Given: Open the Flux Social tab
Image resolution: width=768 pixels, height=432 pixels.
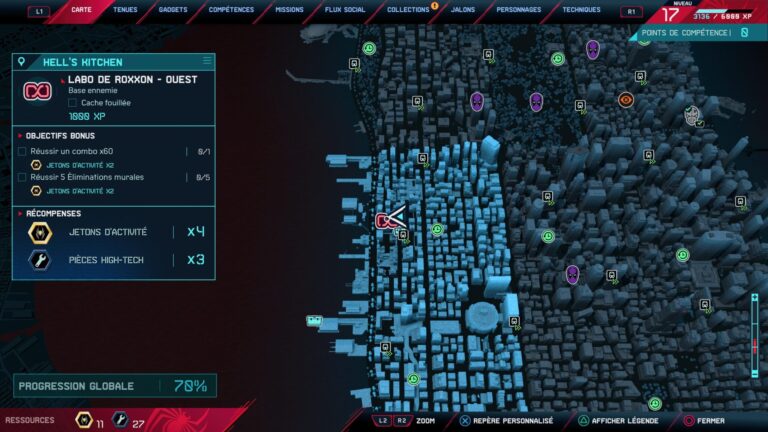Looking at the screenshot, I should 346,10.
